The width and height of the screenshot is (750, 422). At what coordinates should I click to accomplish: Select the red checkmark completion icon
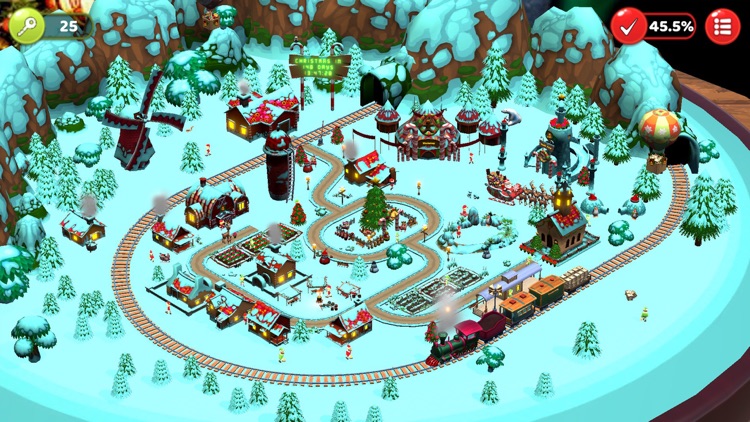(x=629, y=26)
